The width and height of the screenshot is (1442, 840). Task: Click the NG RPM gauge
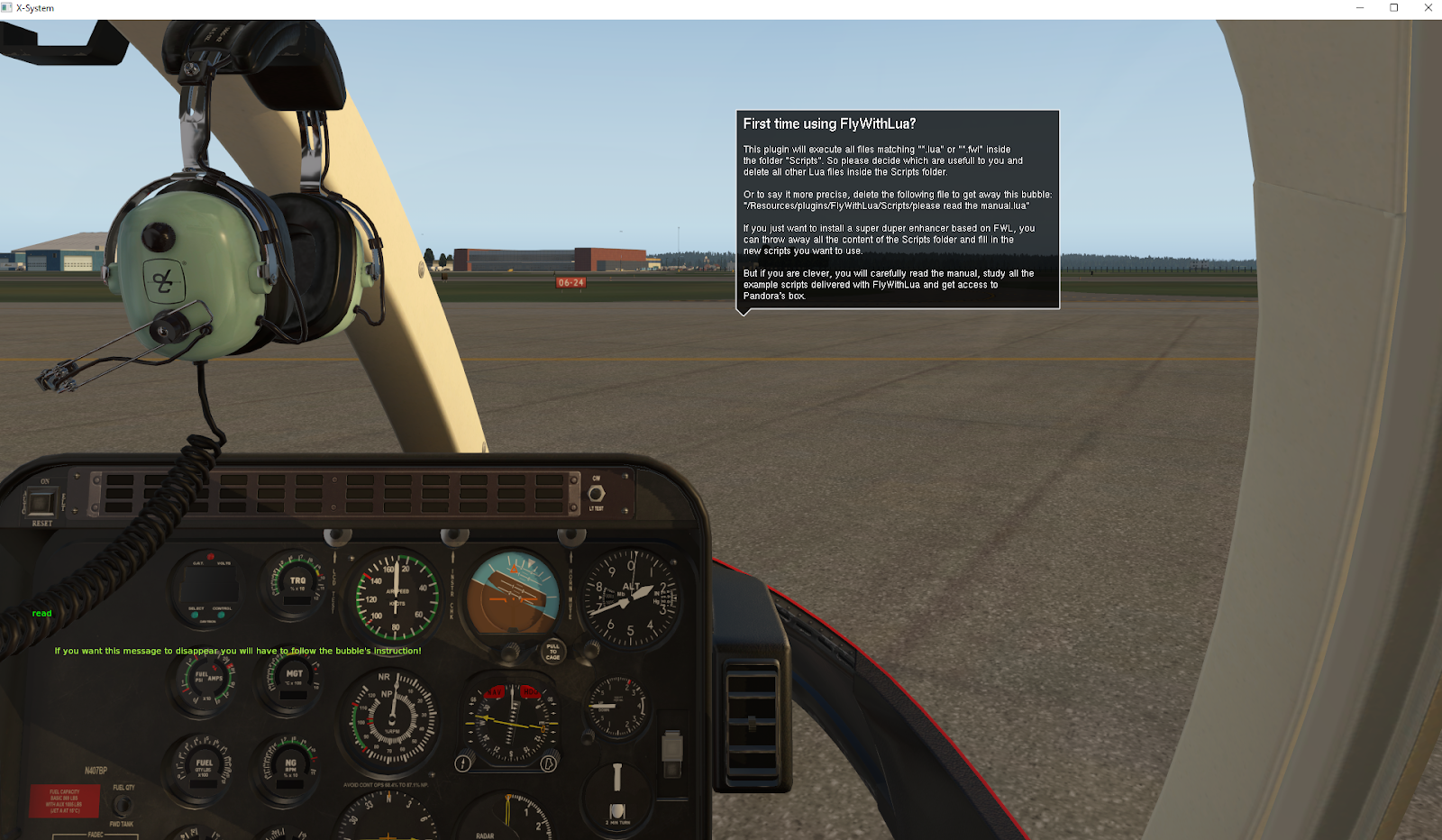pyautogui.click(x=288, y=764)
